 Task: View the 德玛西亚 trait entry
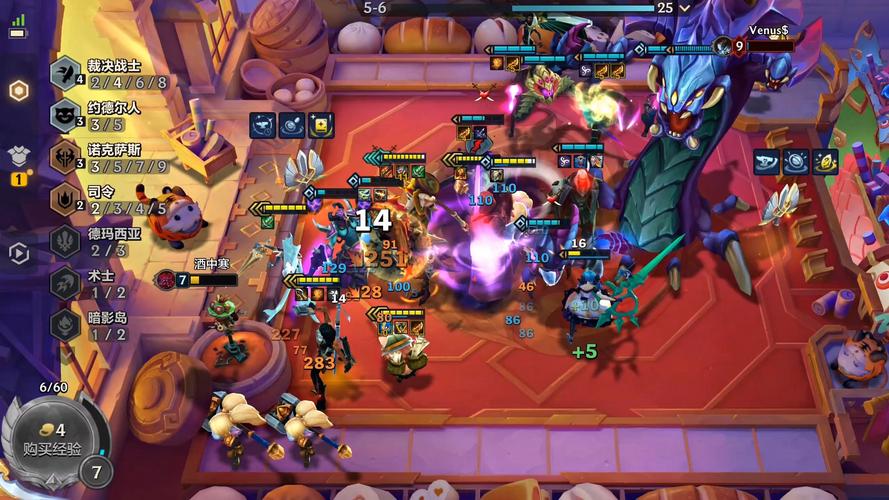coord(110,241)
